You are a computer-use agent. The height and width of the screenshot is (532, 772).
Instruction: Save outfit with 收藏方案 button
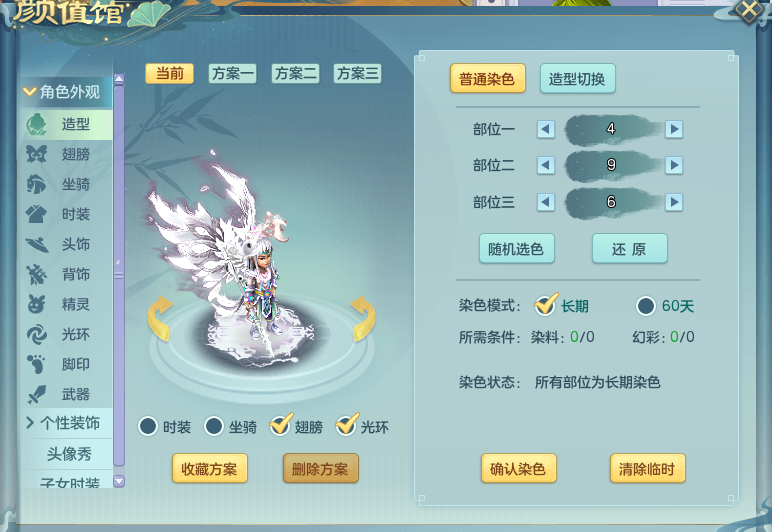click(209, 468)
